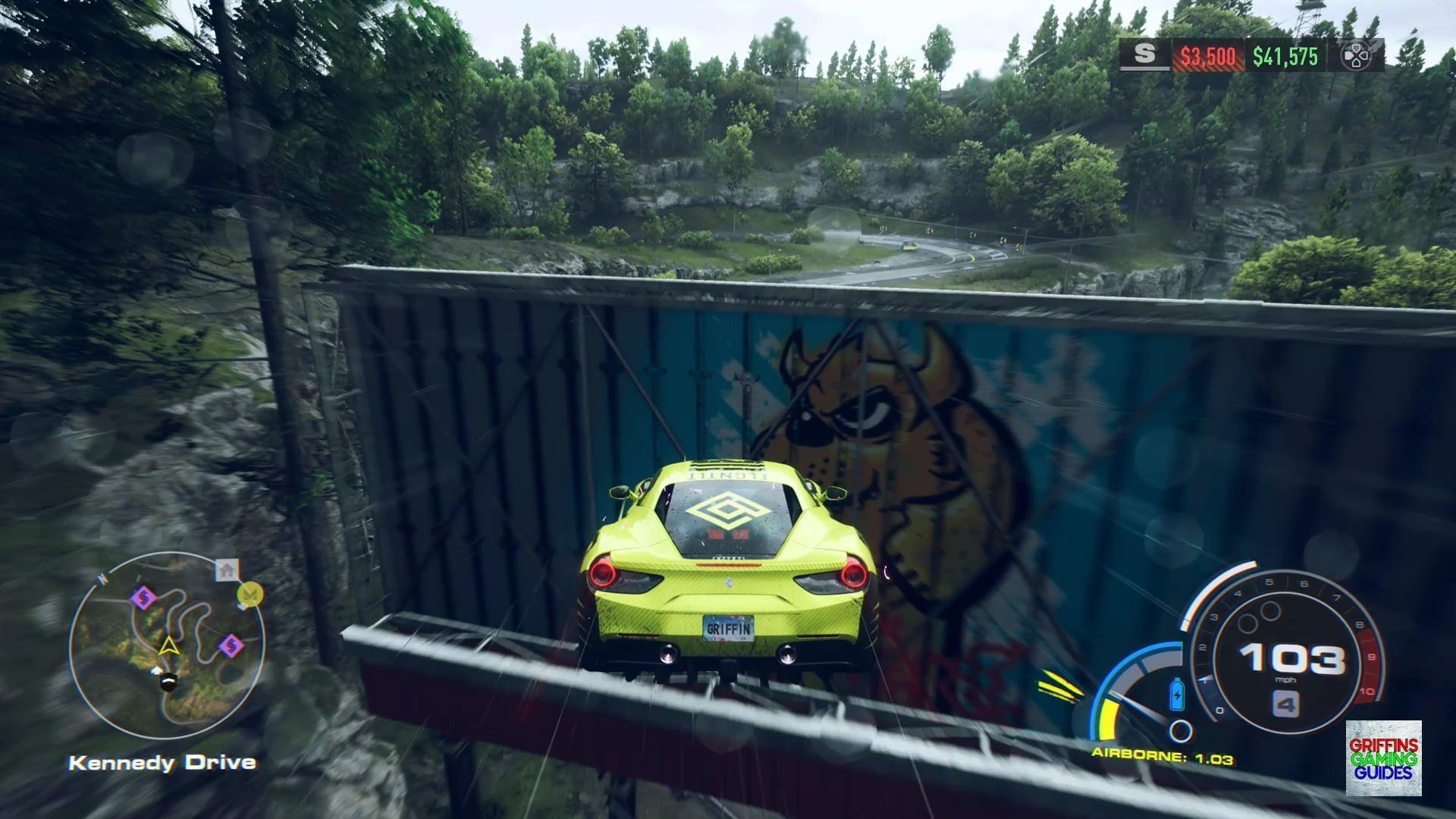Click the yellow round marker on minimap edge
Image resolution: width=1456 pixels, height=819 pixels.
(249, 594)
